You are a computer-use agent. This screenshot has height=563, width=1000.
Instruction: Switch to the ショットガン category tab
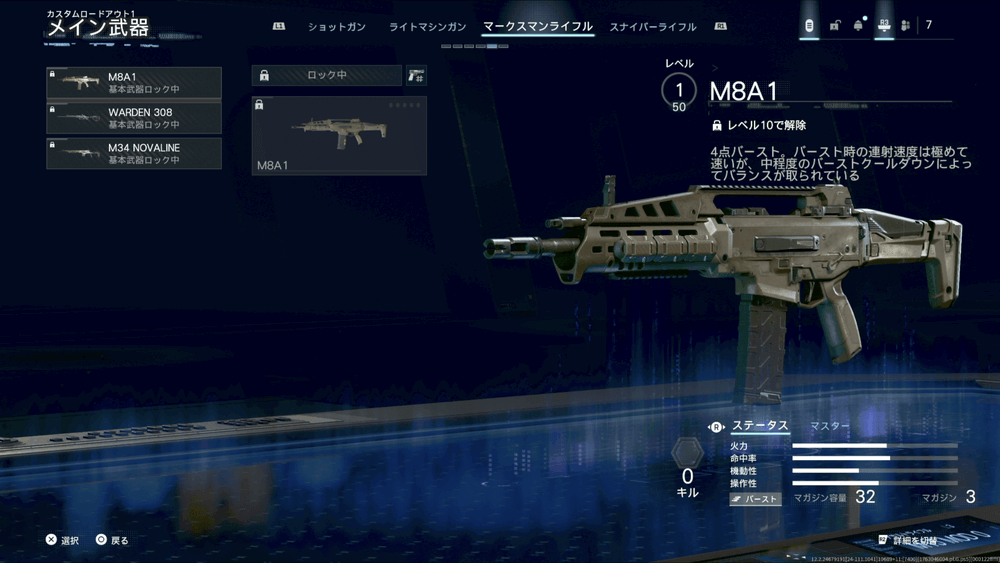pyautogui.click(x=337, y=26)
